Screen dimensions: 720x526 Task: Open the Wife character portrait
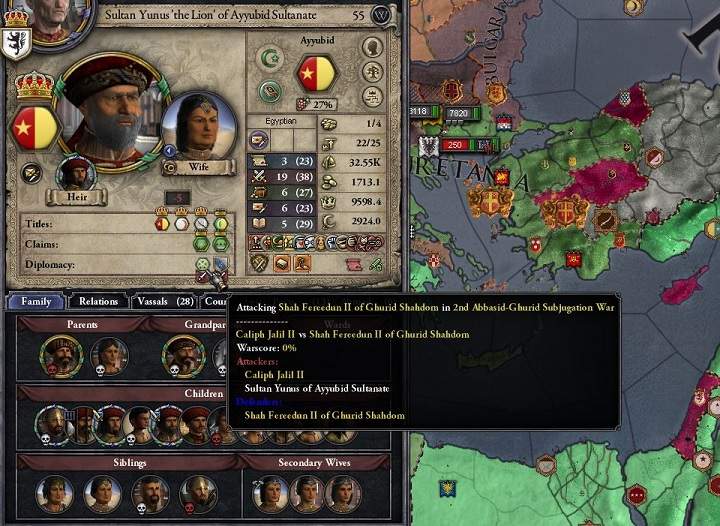(x=197, y=127)
